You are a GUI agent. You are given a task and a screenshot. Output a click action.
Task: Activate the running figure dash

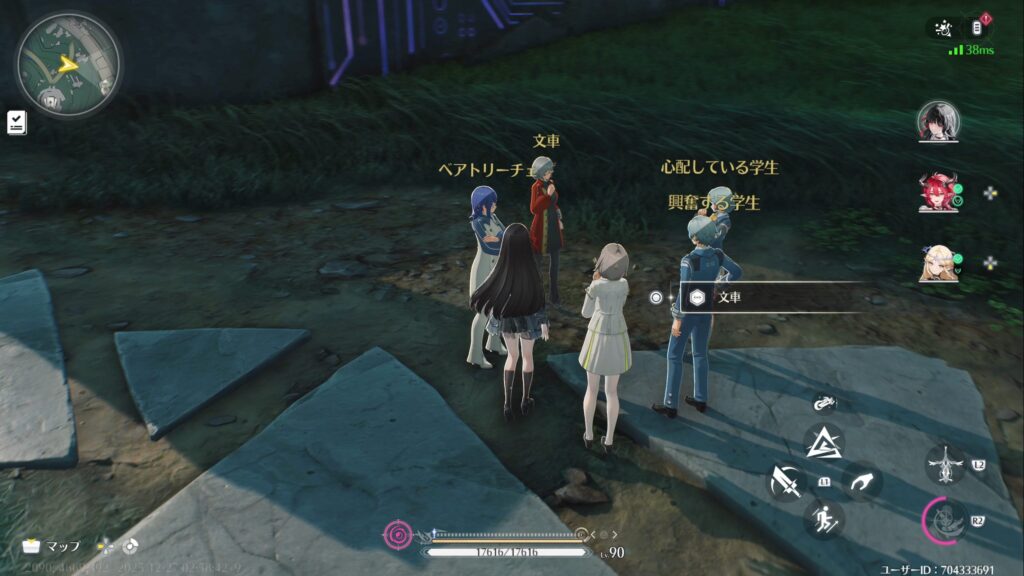823,519
